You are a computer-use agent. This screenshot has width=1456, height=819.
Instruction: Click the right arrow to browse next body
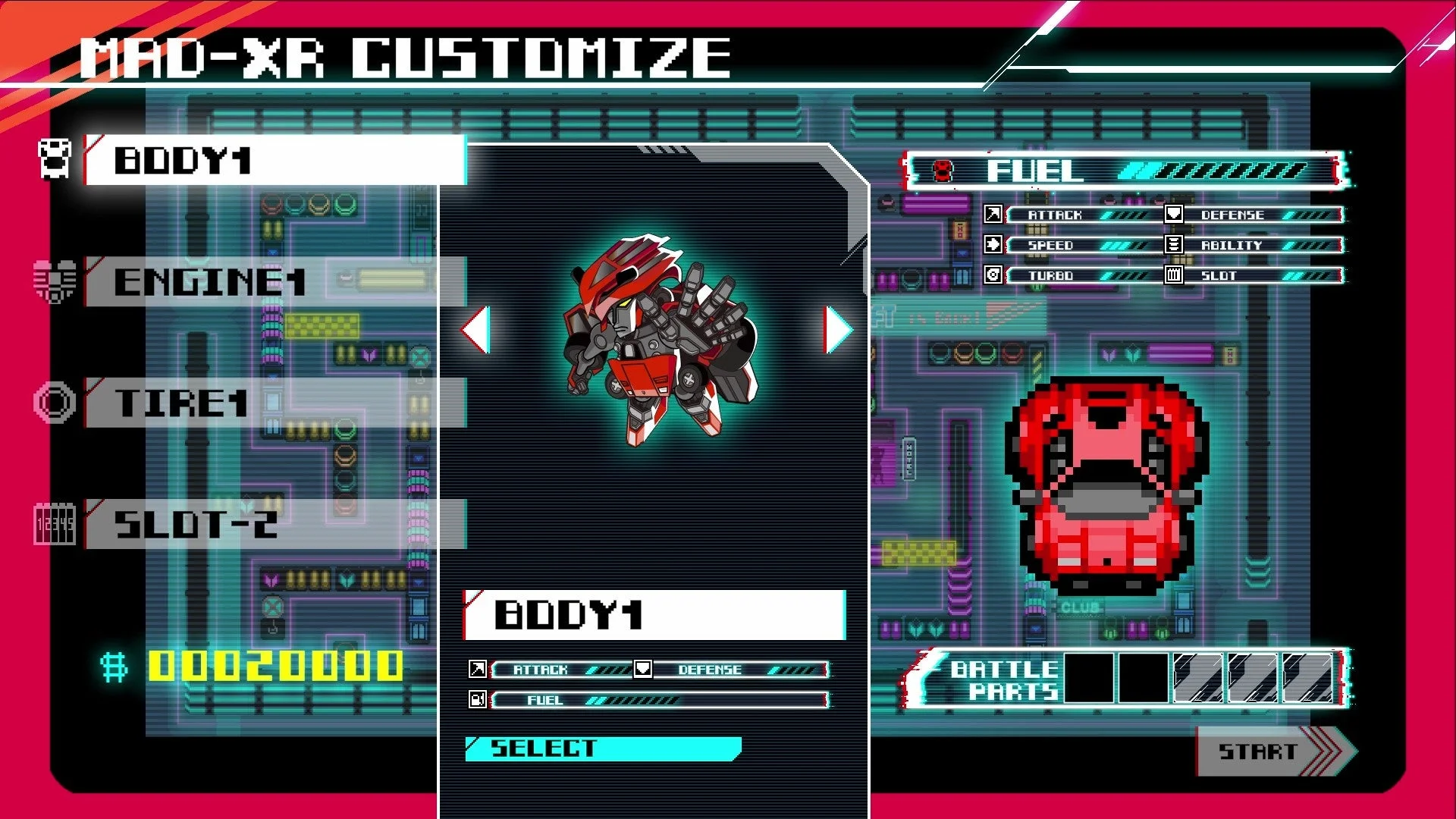click(834, 331)
